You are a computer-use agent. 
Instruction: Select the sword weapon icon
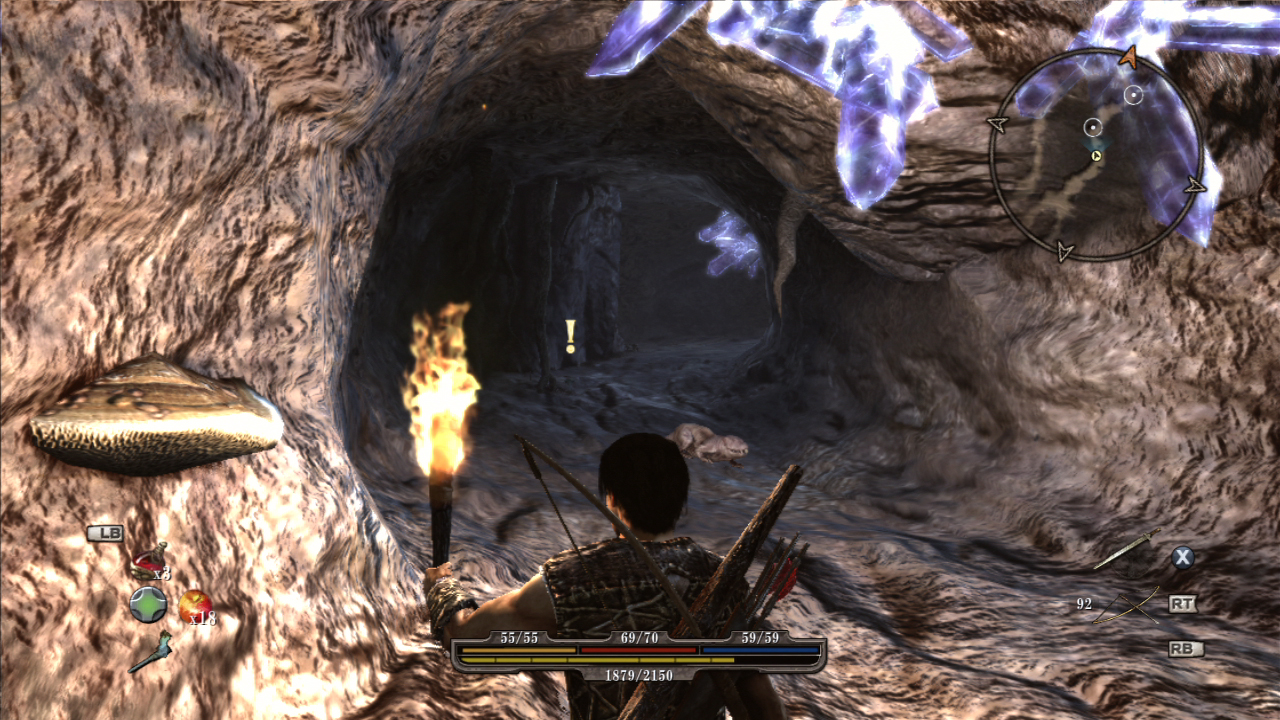pos(1126,549)
